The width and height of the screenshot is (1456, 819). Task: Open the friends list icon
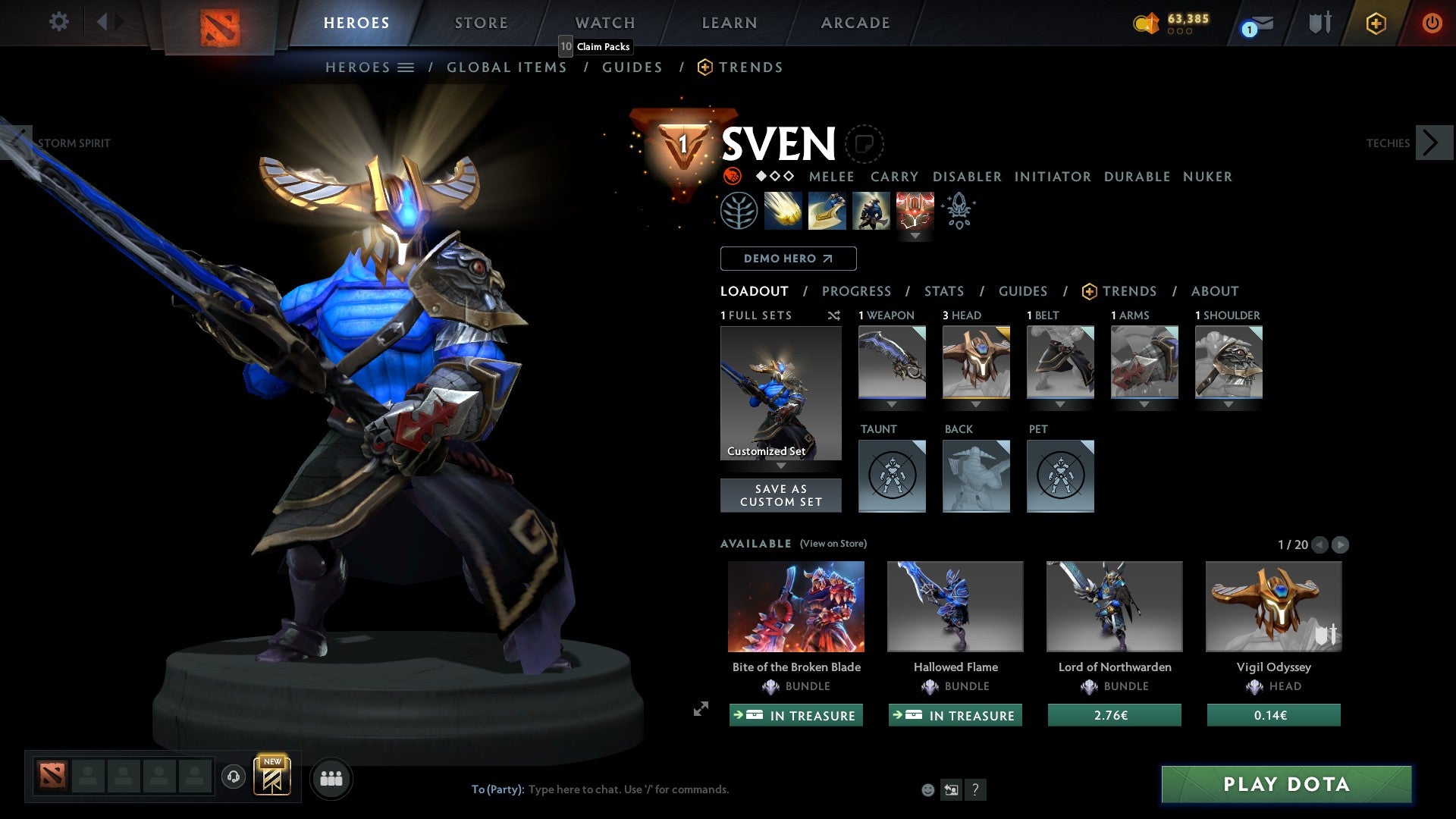331,777
